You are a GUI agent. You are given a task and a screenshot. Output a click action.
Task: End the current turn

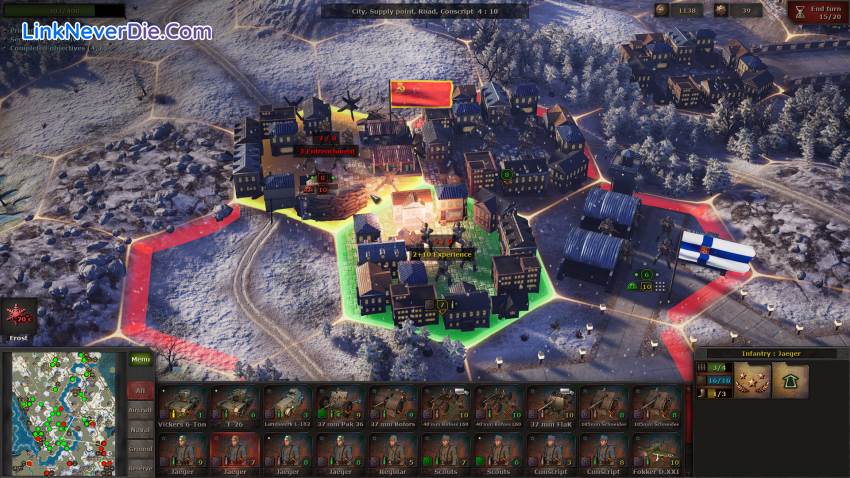tap(816, 12)
